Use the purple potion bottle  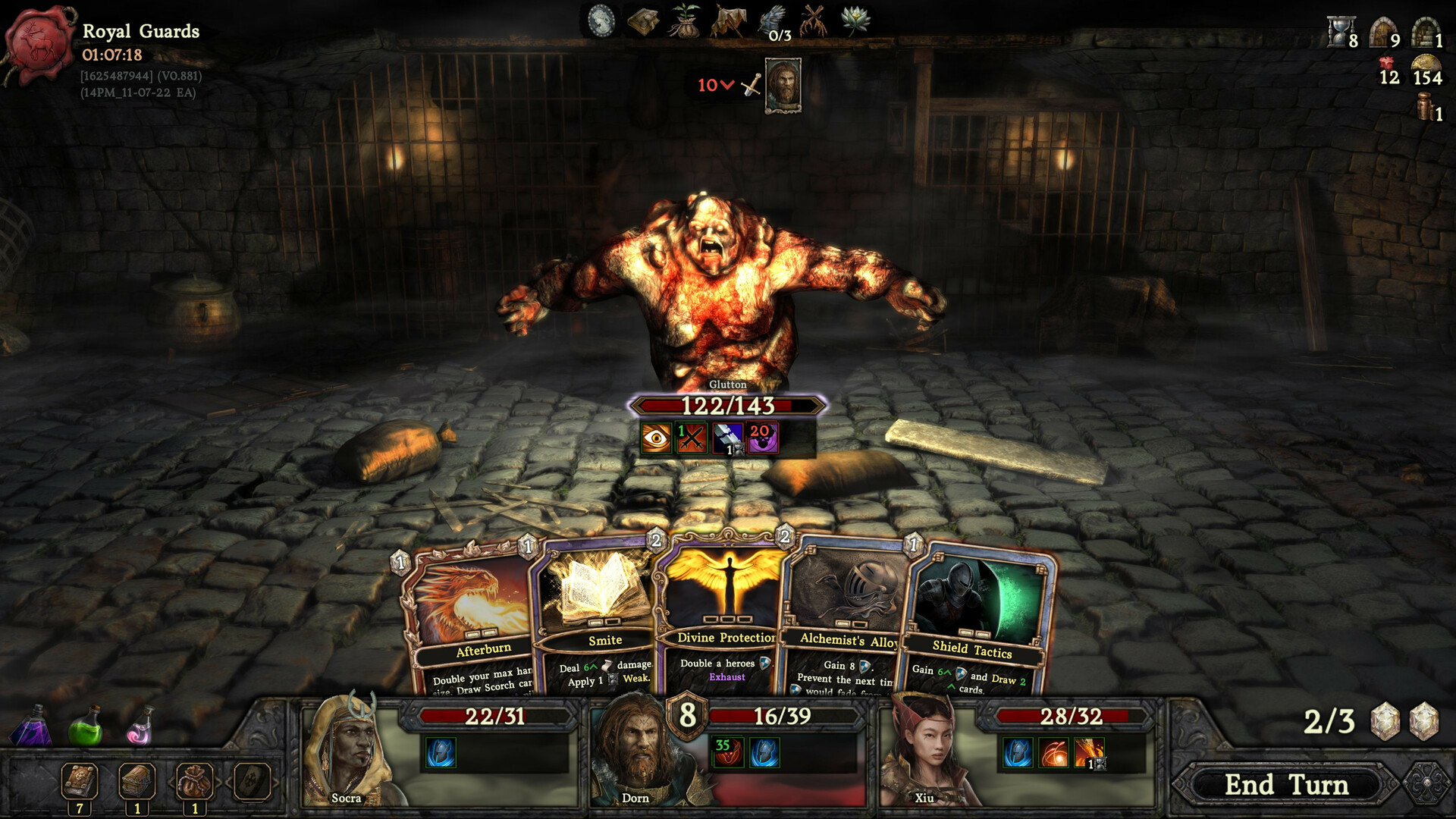point(32,726)
